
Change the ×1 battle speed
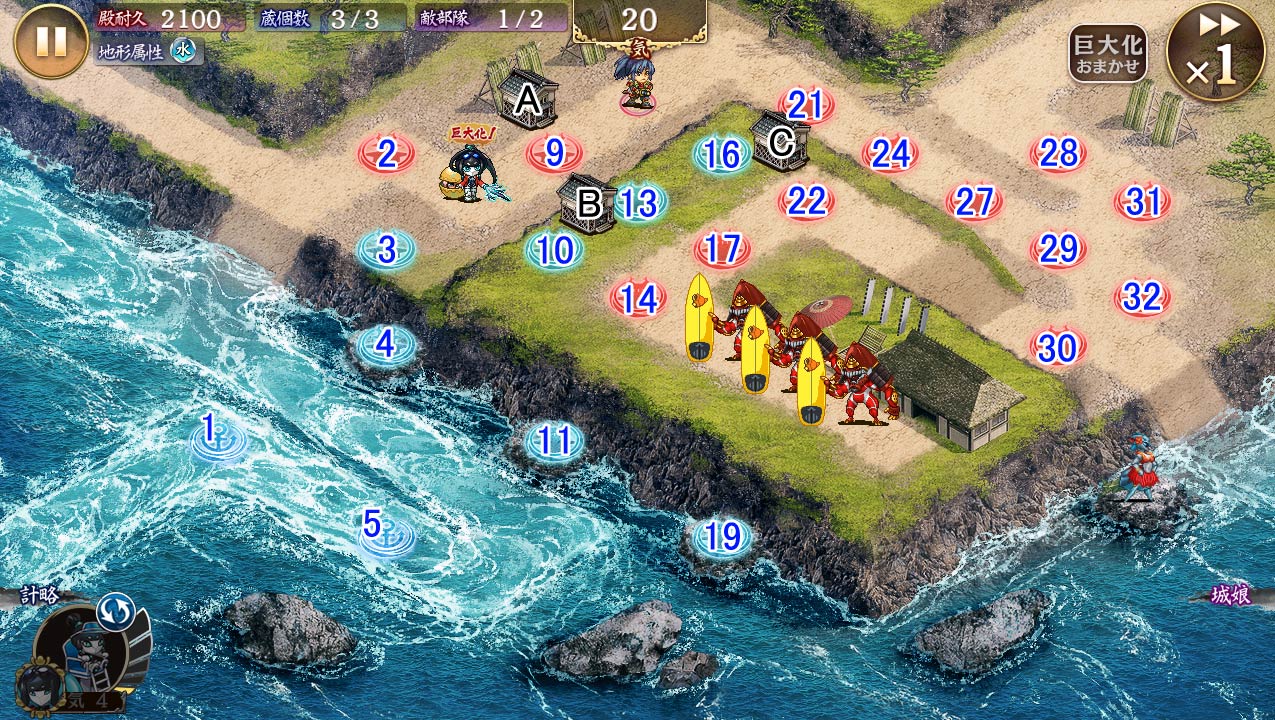[1215, 52]
